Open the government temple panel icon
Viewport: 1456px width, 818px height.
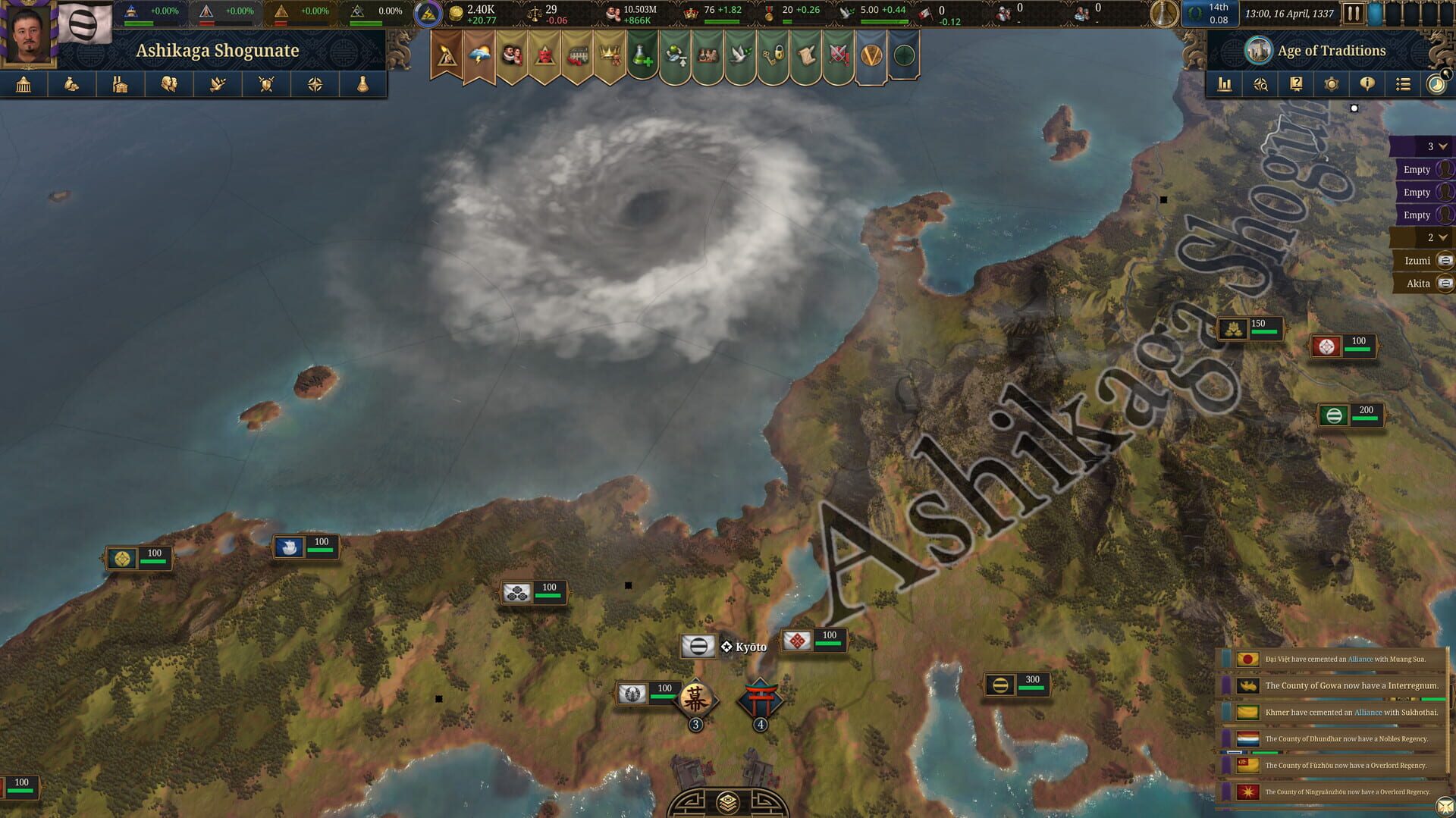[x=24, y=84]
